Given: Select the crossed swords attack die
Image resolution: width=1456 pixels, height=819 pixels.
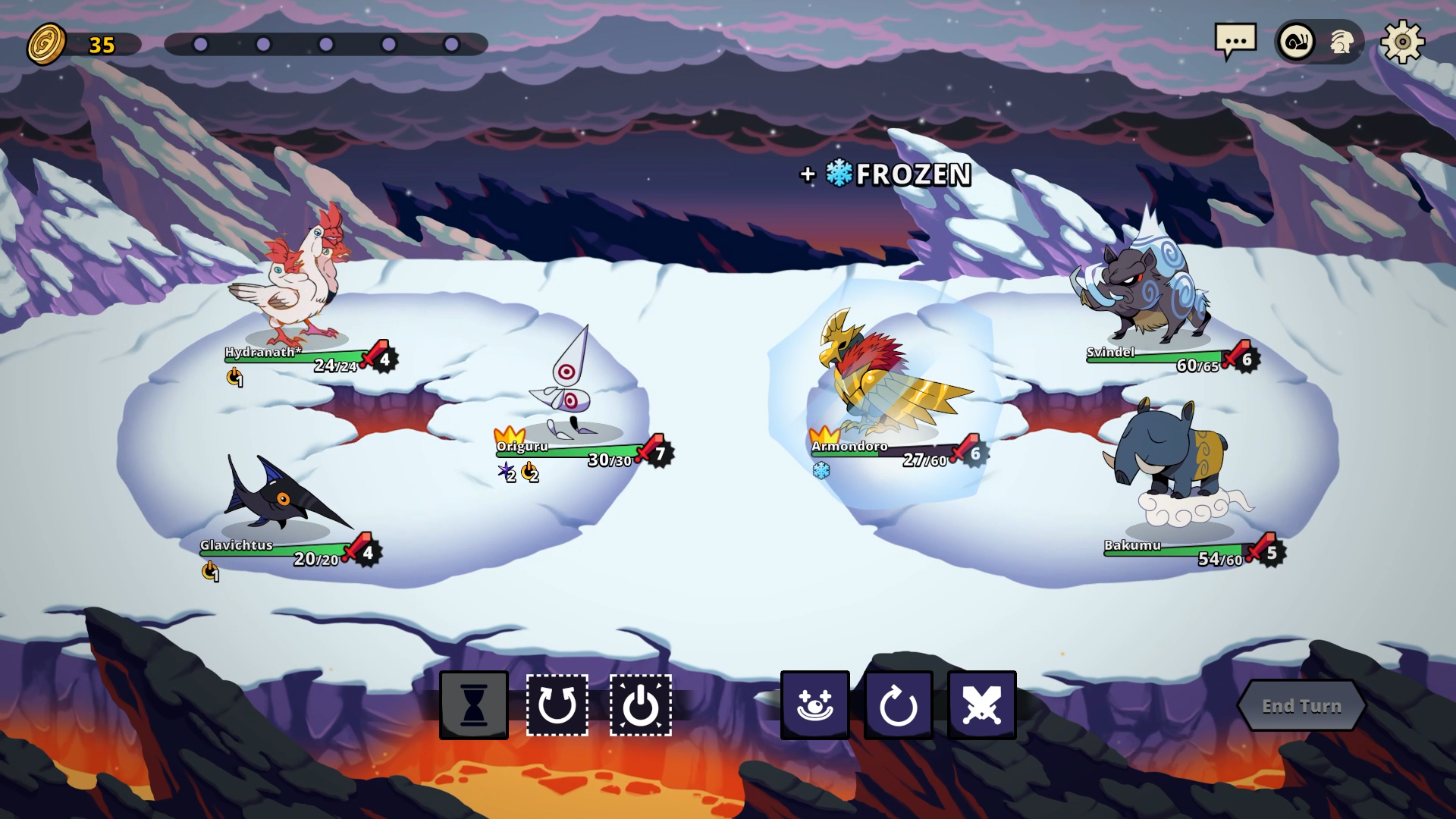Looking at the screenshot, I should point(982,705).
